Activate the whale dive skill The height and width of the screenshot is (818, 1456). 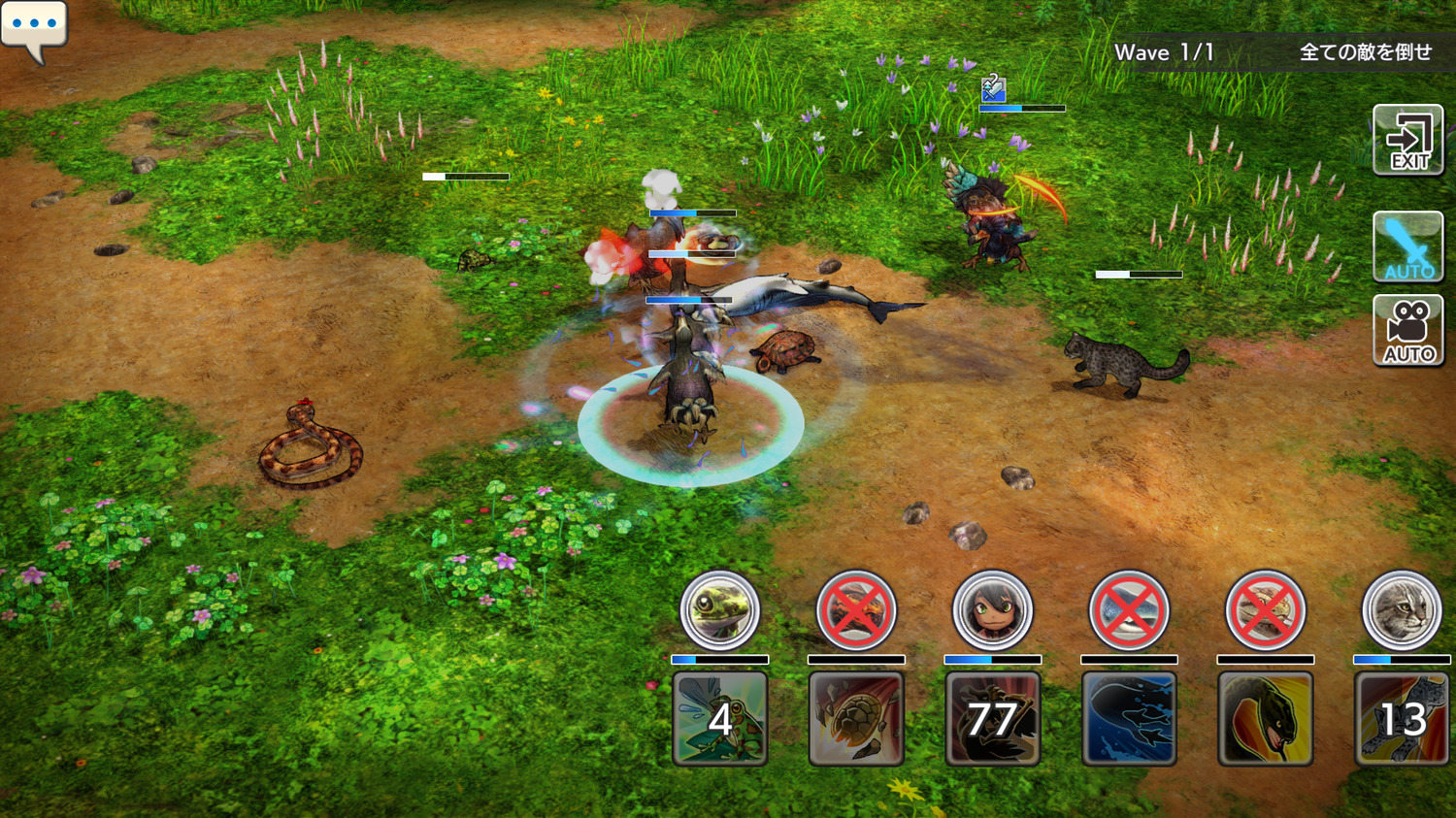1128,719
